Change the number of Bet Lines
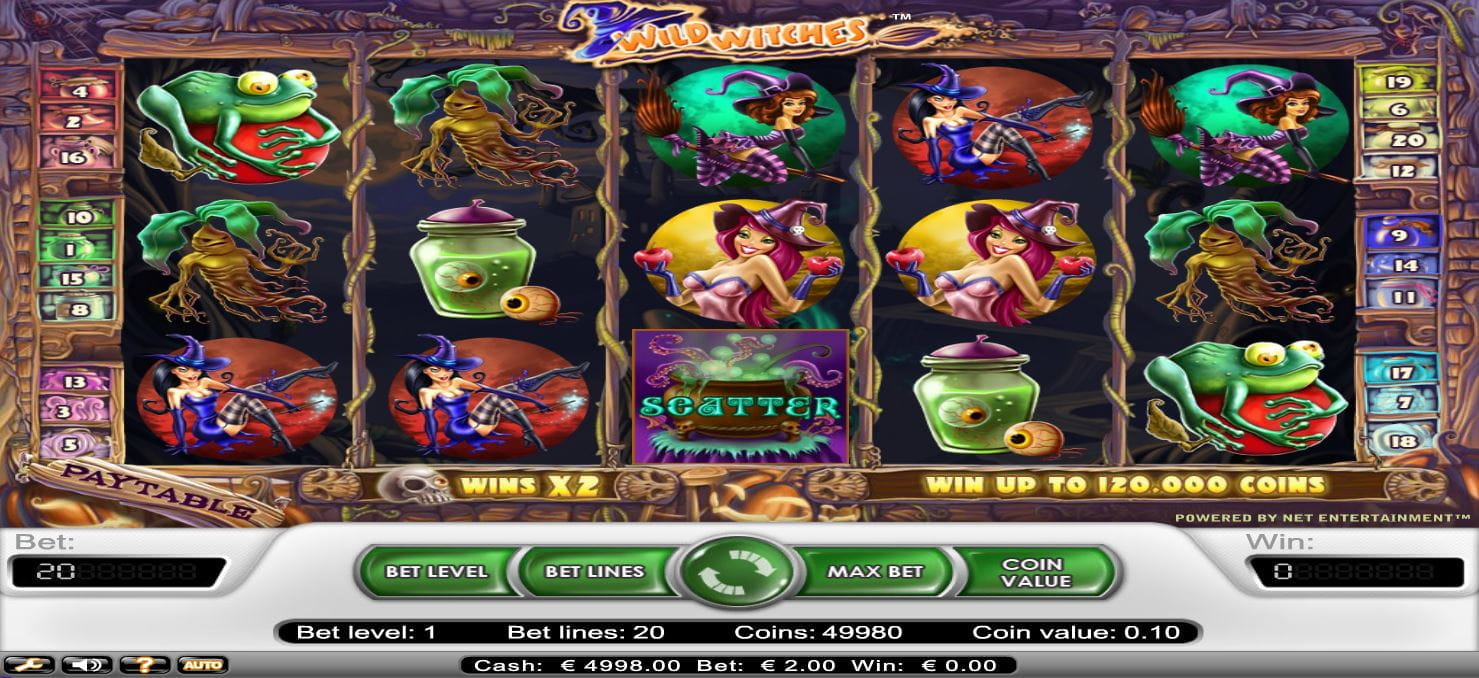This screenshot has width=1479, height=678. click(596, 572)
